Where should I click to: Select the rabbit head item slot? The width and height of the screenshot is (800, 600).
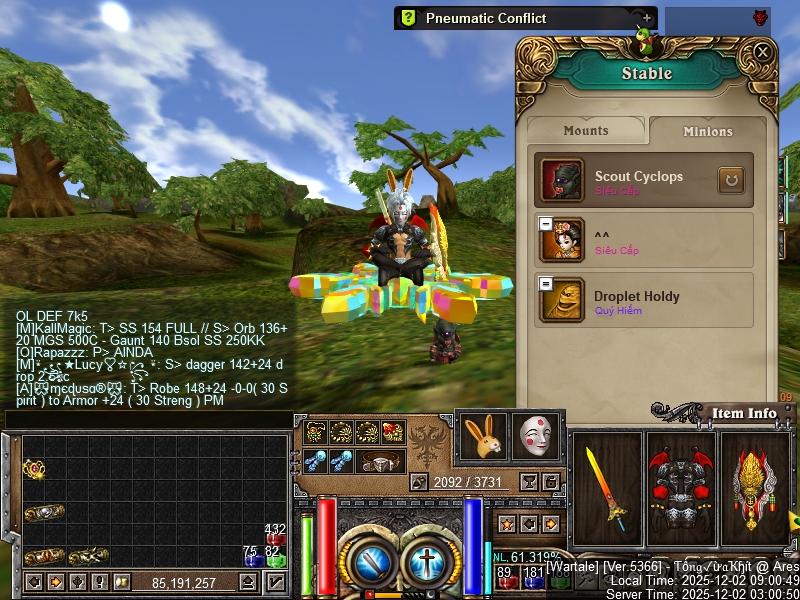(482, 436)
